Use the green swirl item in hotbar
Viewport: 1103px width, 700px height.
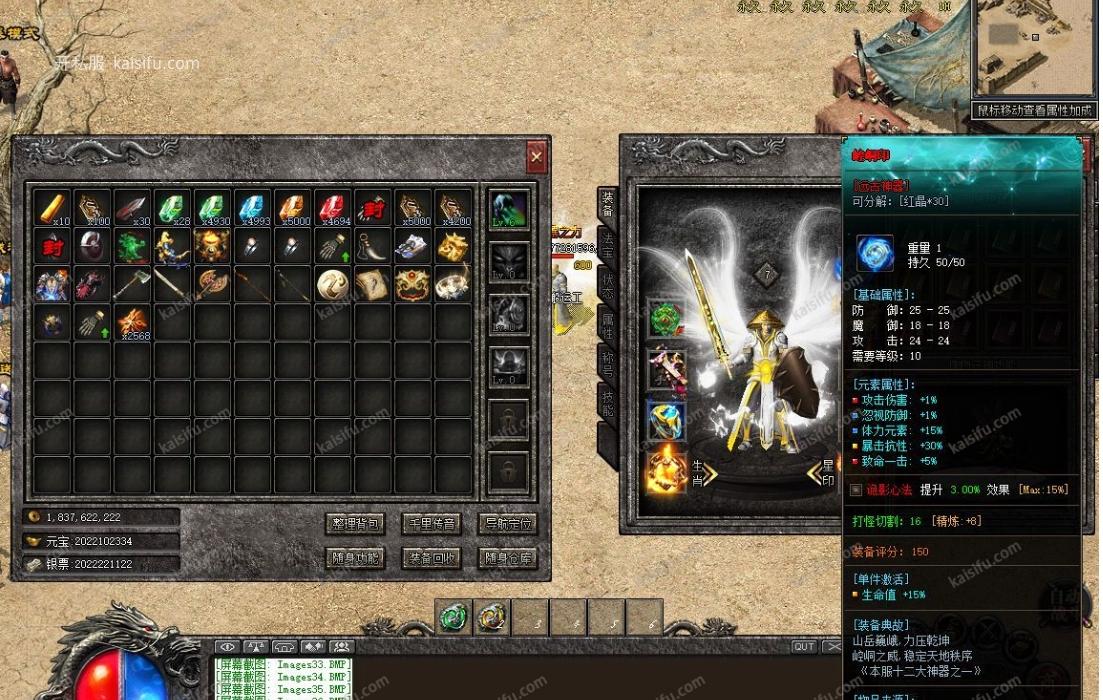click(x=454, y=617)
